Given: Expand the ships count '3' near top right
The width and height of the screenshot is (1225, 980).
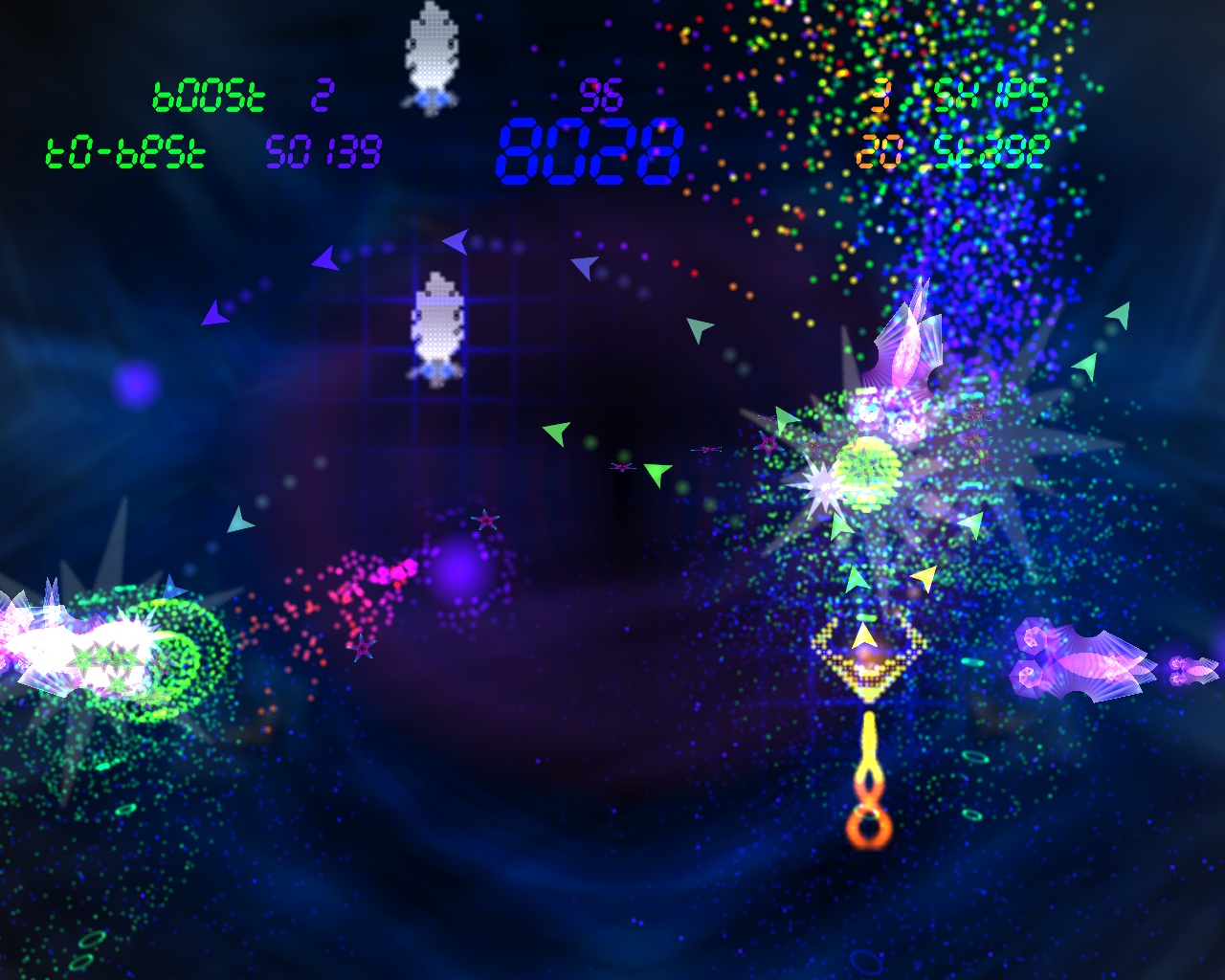Looking at the screenshot, I should 880,94.
